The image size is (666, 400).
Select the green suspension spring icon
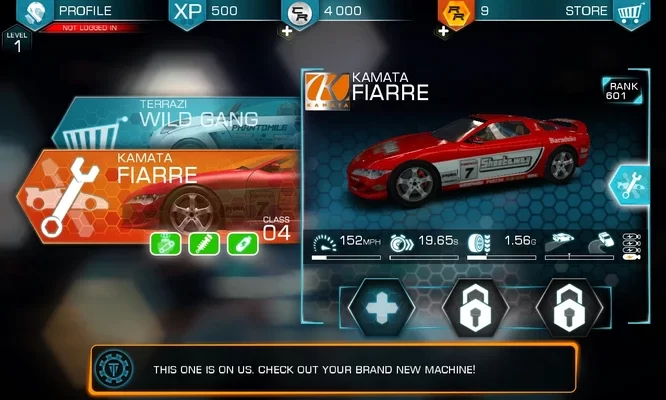point(204,243)
